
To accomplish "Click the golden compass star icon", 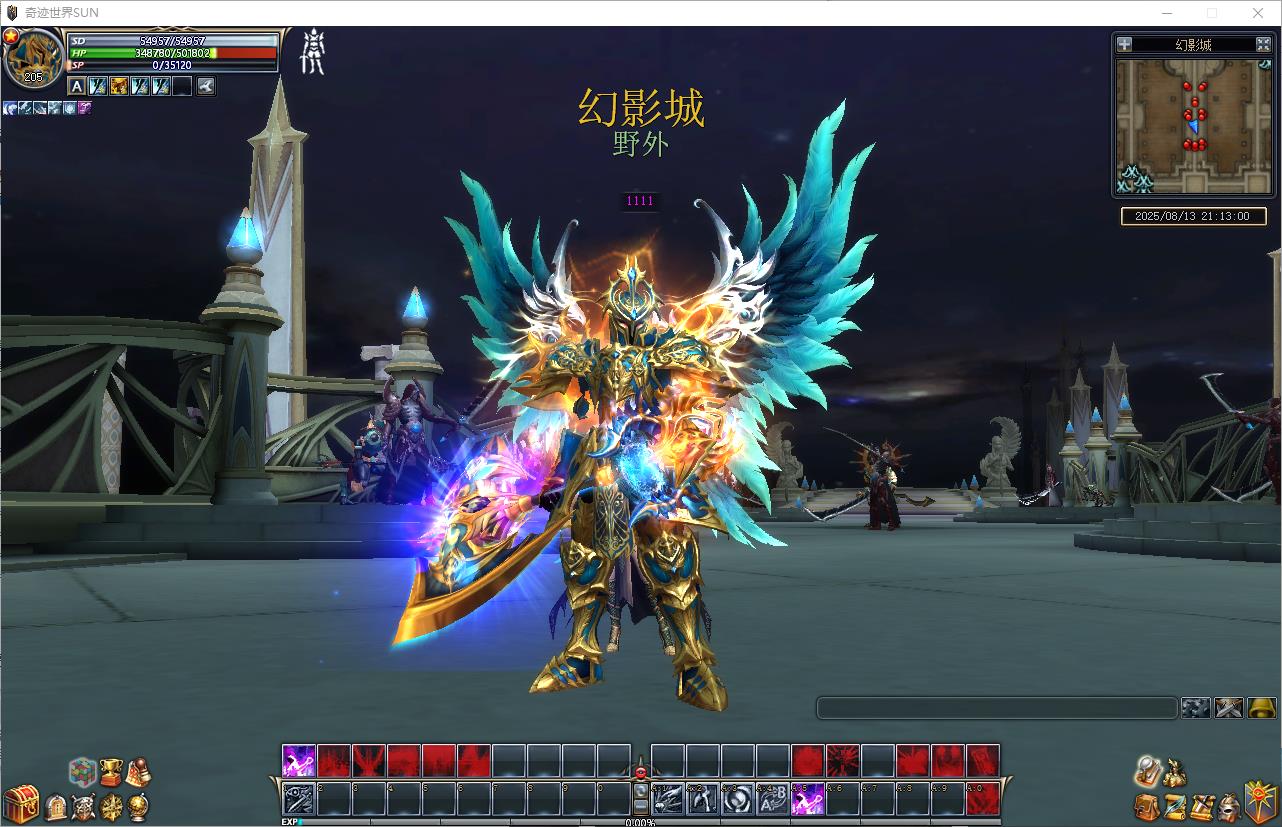I will point(111,806).
